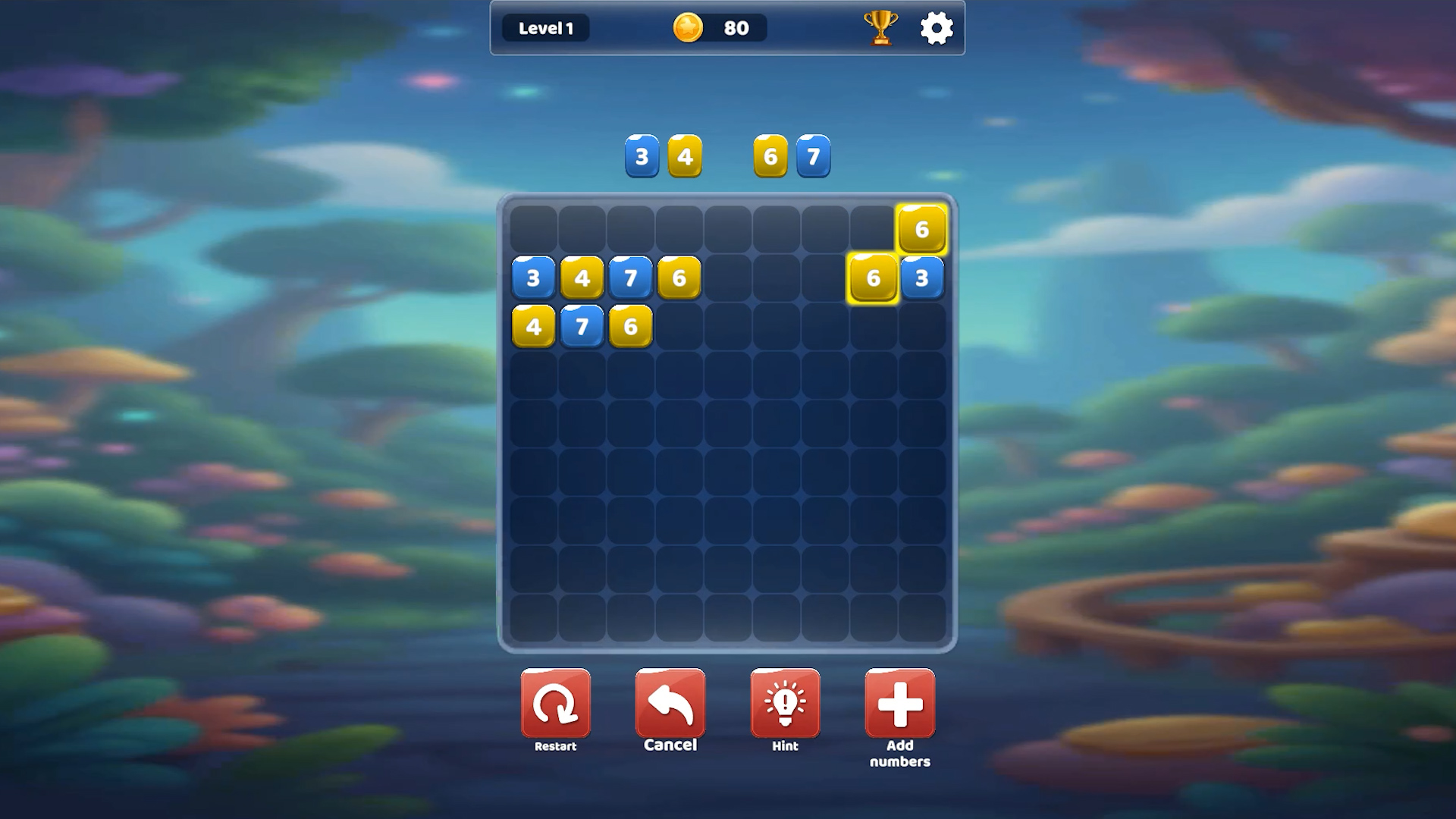Image resolution: width=1456 pixels, height=819 pixels.
Task: Select the yellow 6 tile in the tray
Action: 771,156
